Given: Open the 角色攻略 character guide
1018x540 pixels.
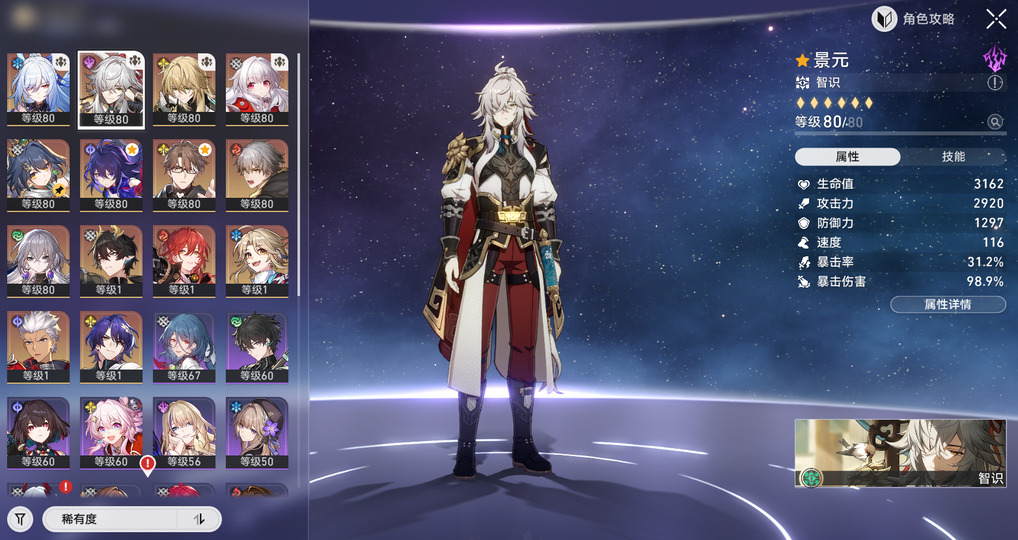Looking at the screenshot, I should [x=914, y=19].
